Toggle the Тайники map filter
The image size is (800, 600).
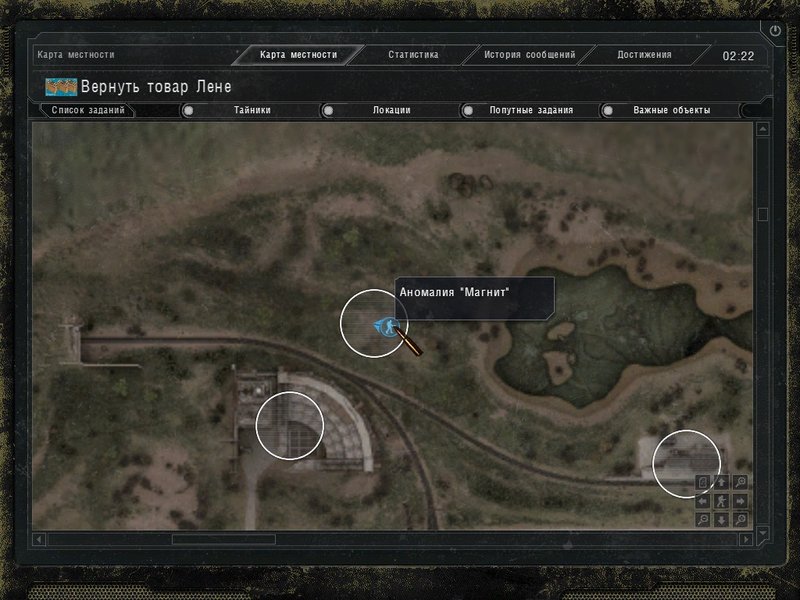[x=252, y=110]
